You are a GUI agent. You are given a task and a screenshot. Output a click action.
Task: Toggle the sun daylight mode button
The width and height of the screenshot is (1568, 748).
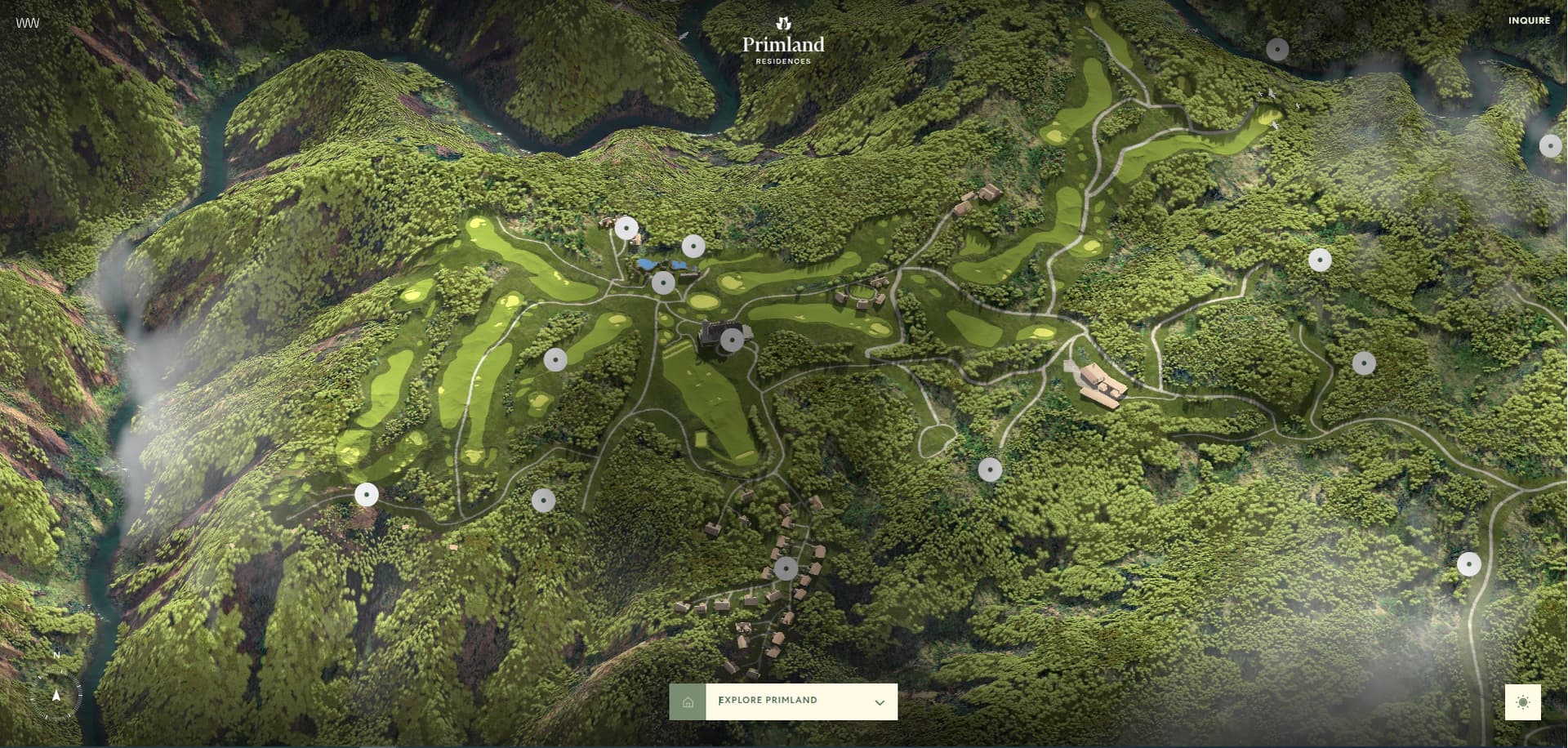click(x=1522, y=702)
